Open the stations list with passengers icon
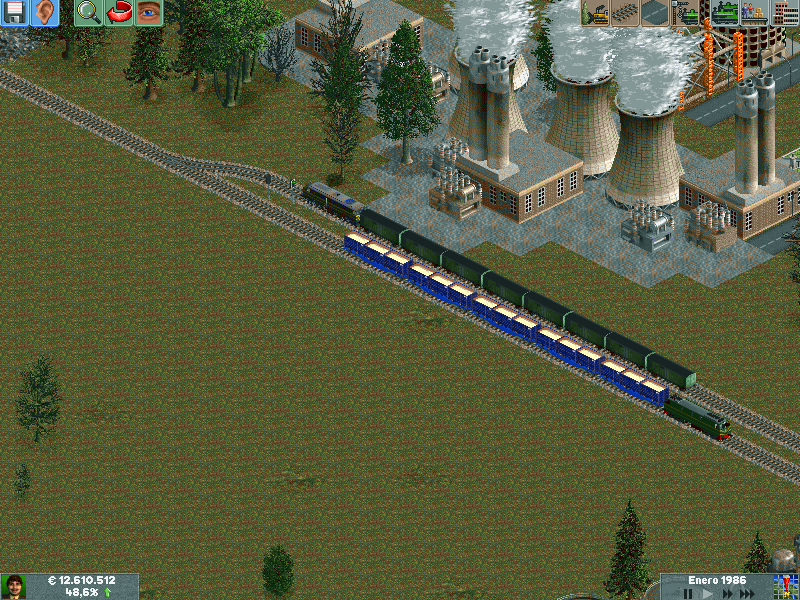The height and width of the screenshot is (600, 800). [x=754, y=13]
